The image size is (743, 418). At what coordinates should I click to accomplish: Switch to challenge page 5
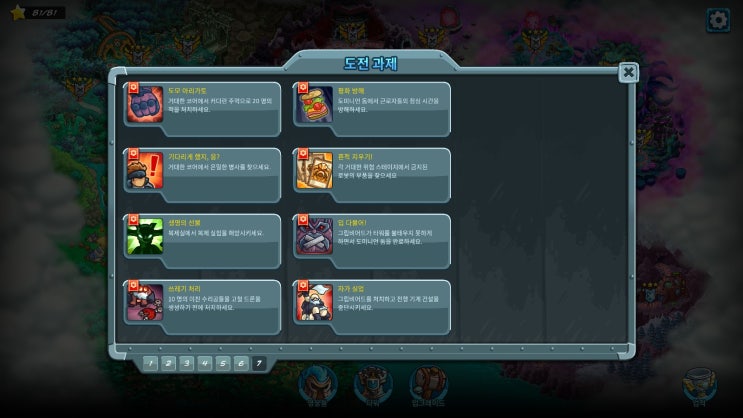tap(223, 363)
